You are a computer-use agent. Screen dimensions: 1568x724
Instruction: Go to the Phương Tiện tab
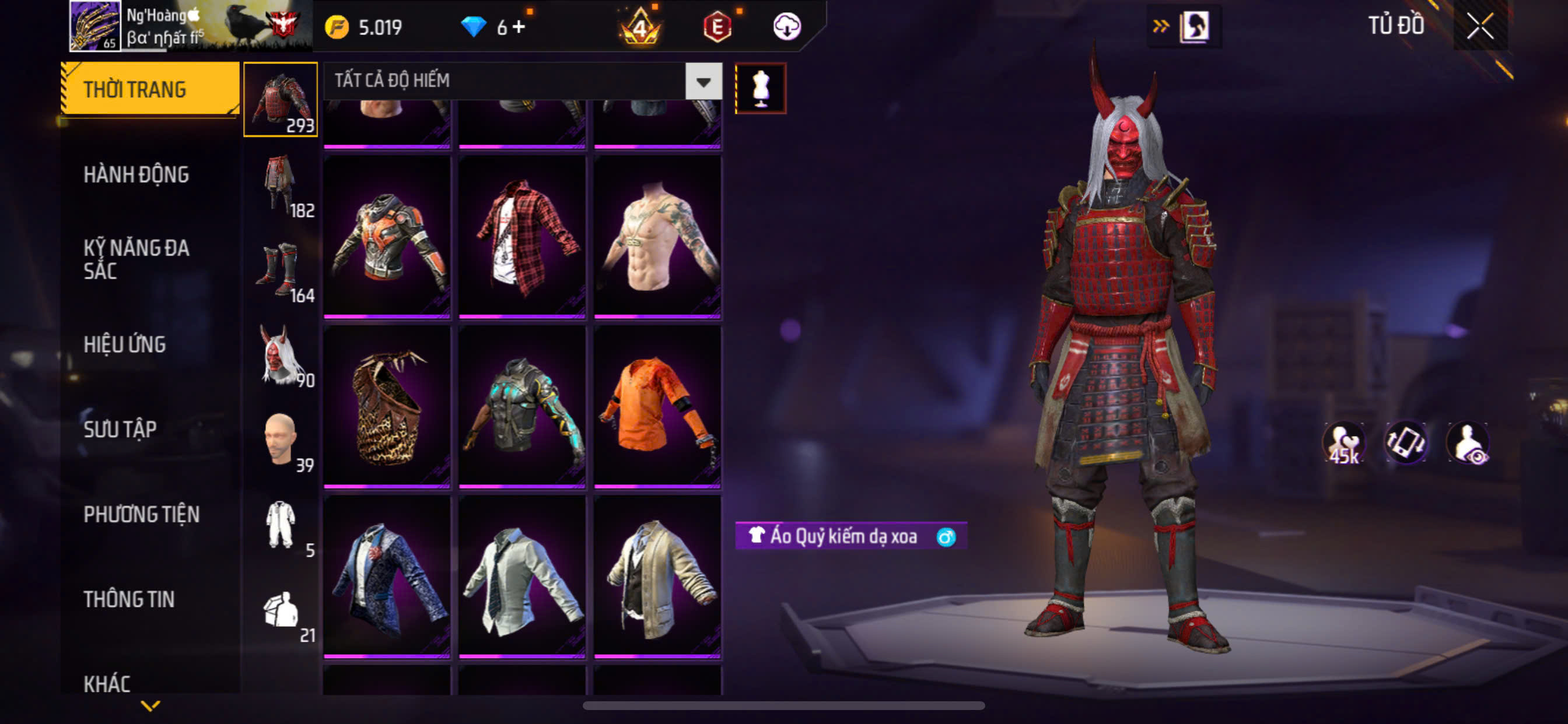click(x=141, y=515)
